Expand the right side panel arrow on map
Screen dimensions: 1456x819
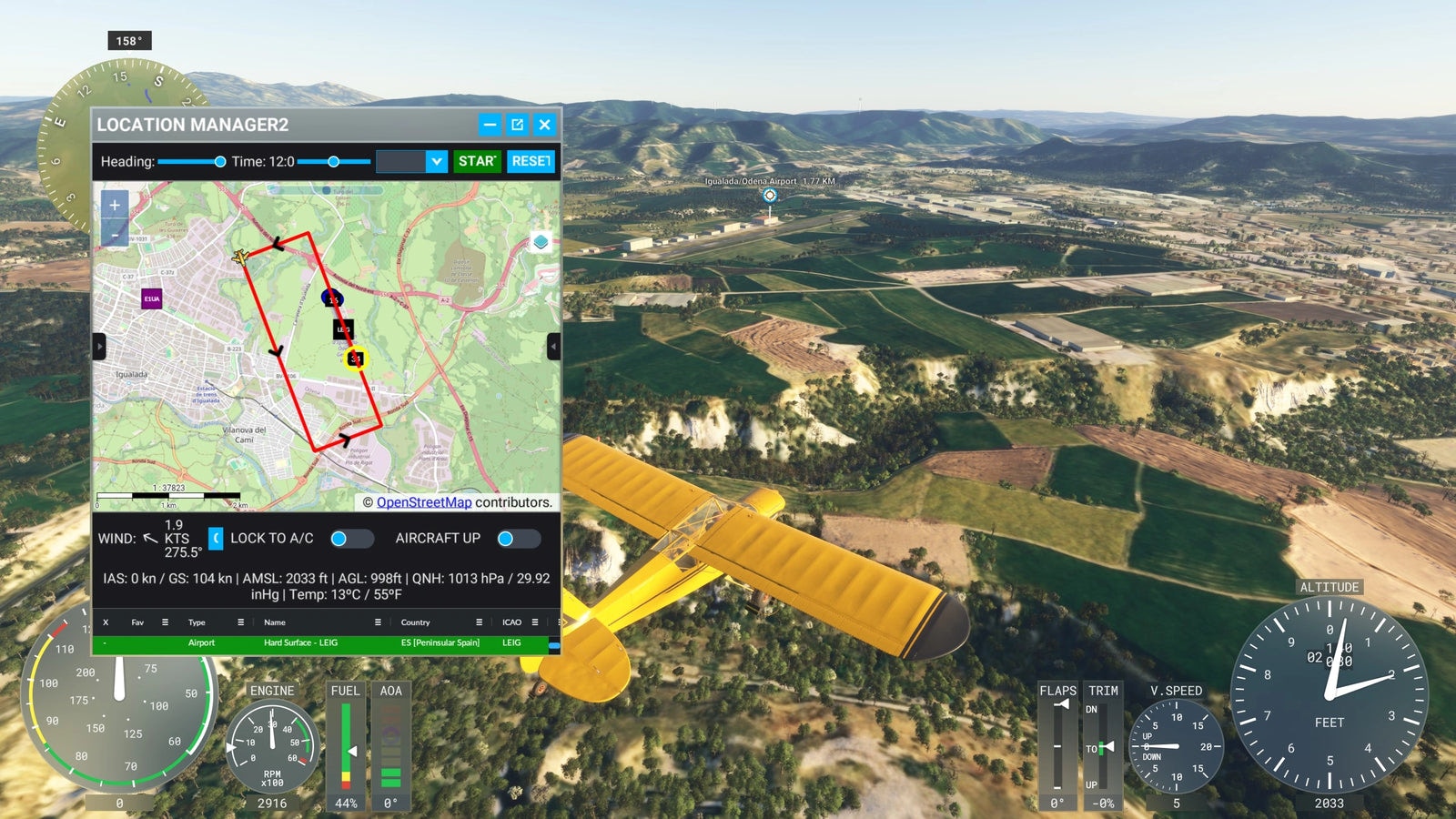pyautogui.click(x=553, y=346)
